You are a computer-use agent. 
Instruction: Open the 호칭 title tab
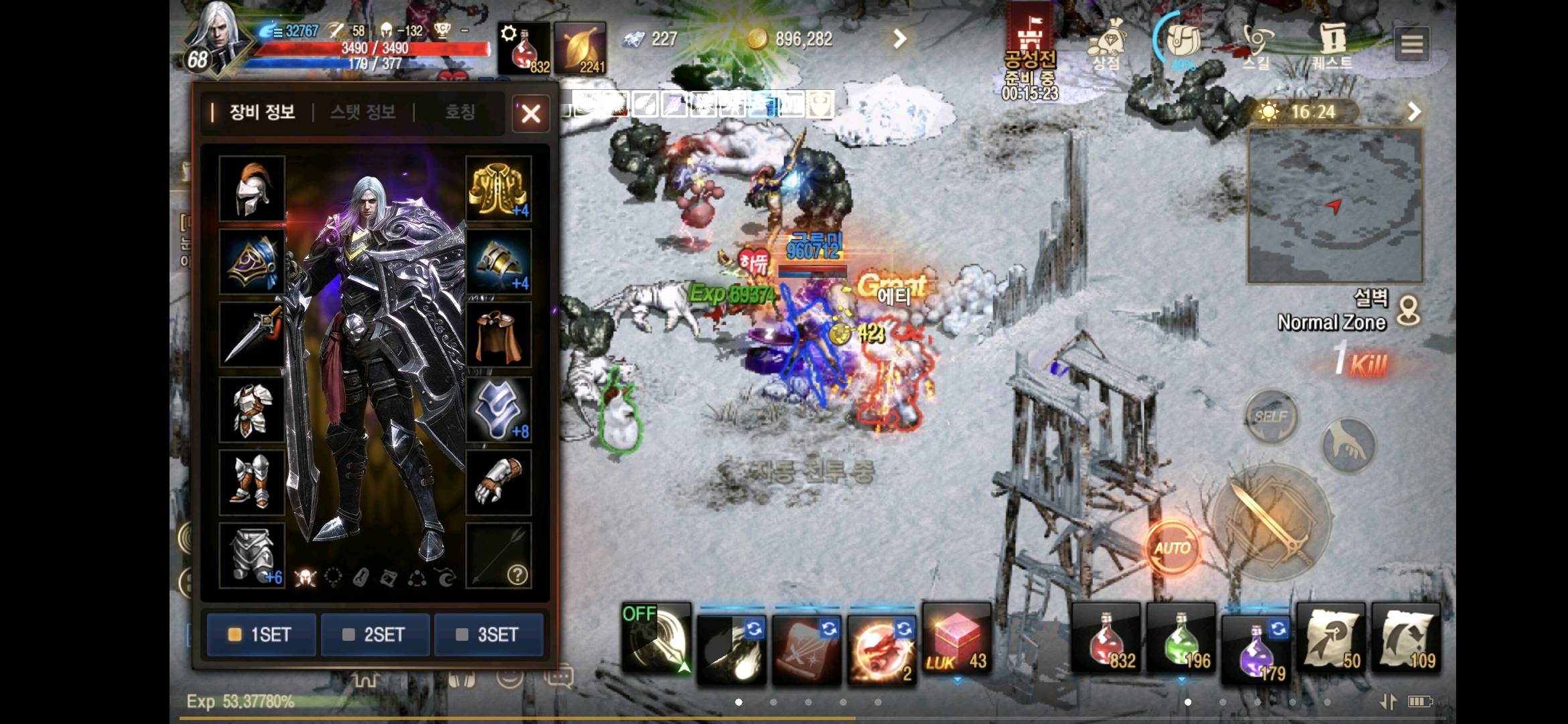coord(460,112)
